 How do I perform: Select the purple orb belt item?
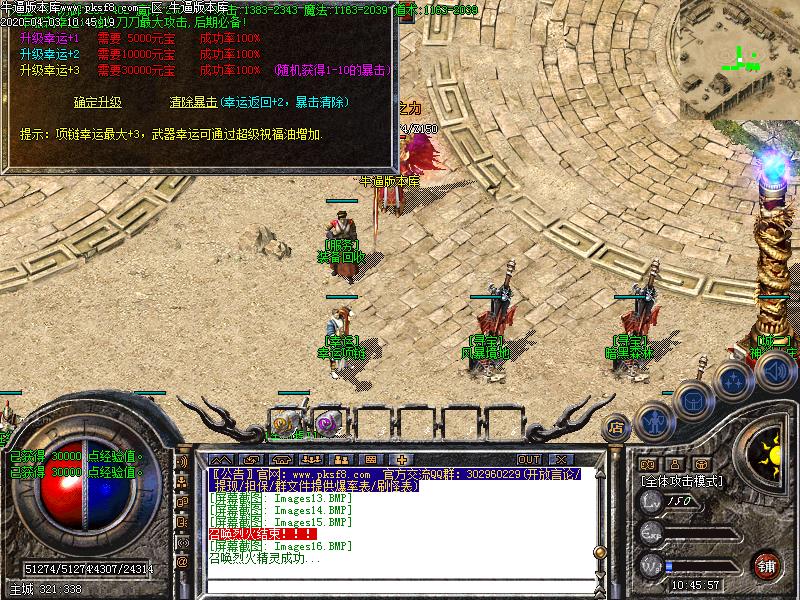click(x=327, y=424)
